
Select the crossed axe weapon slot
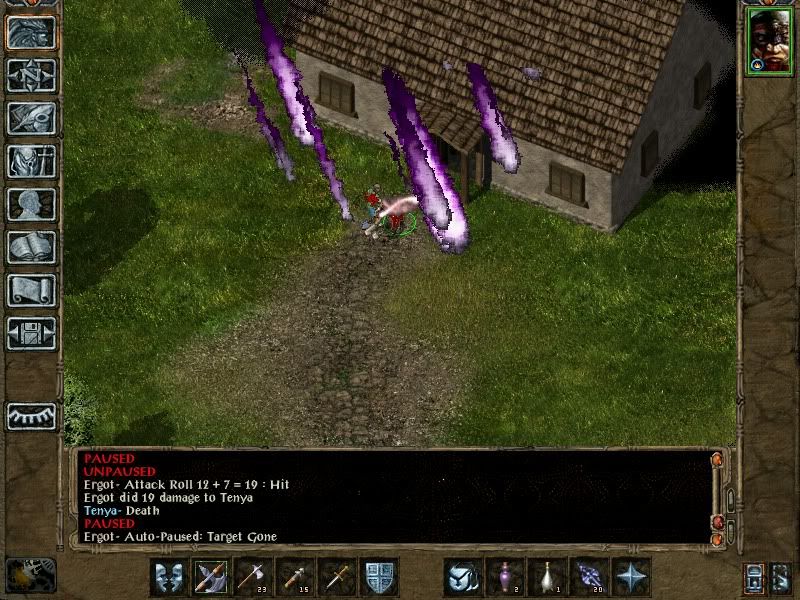[x=211, y=577]
